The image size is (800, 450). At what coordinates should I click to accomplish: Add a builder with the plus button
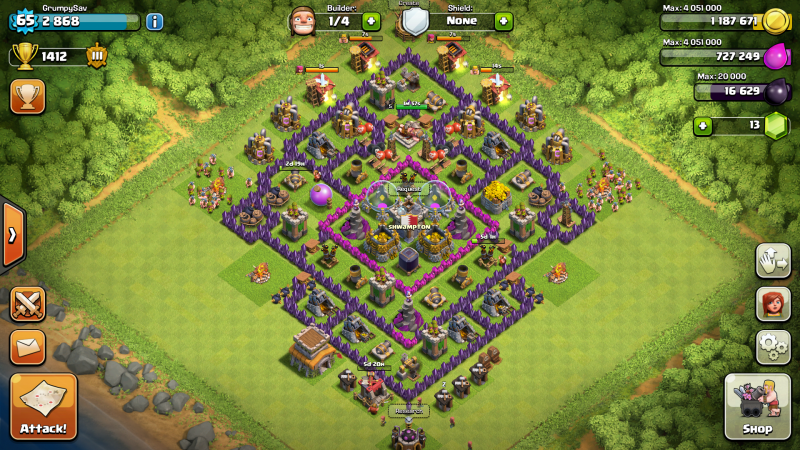[x=371, y=21]
